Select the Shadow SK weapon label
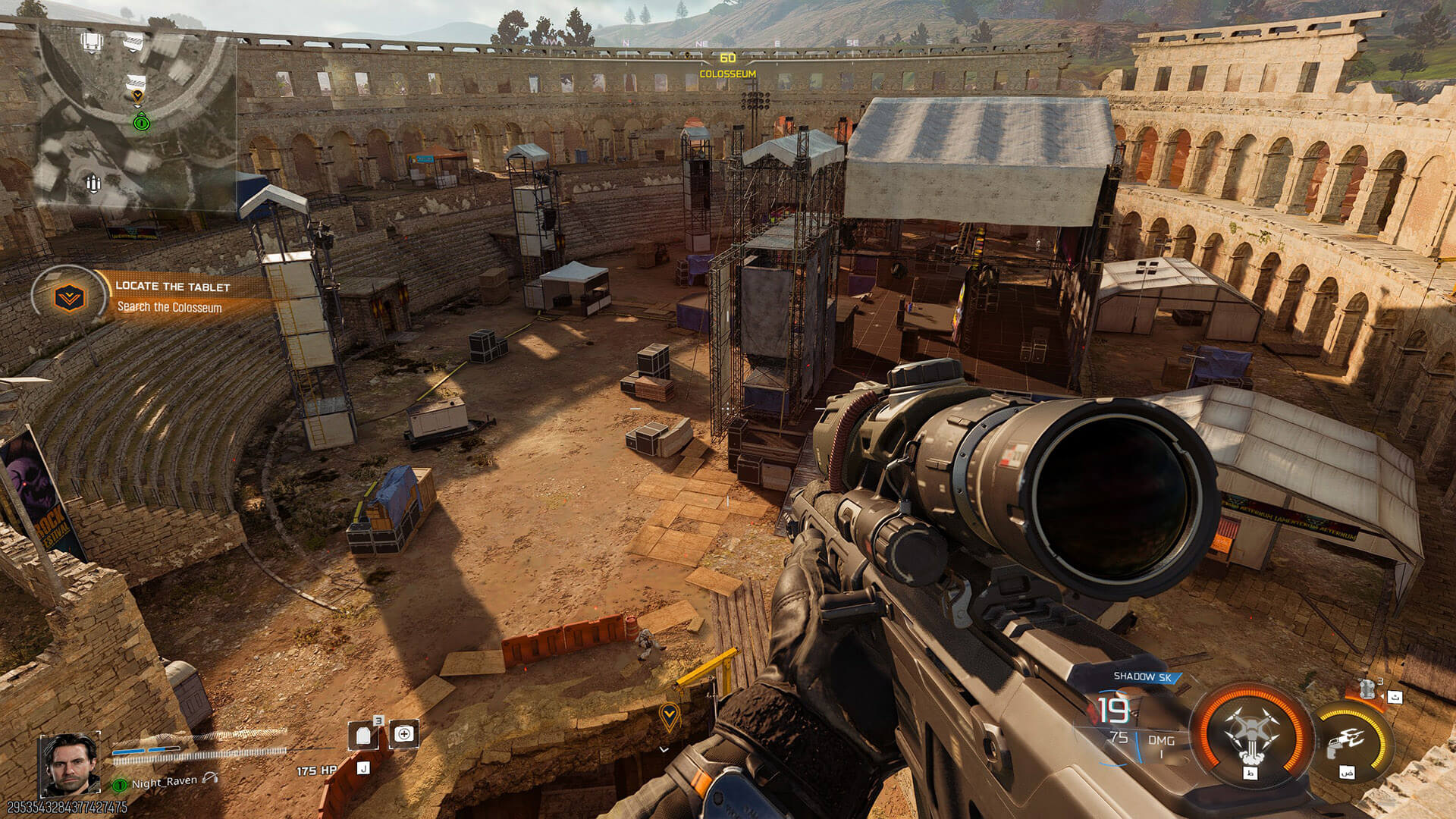 1142,676
